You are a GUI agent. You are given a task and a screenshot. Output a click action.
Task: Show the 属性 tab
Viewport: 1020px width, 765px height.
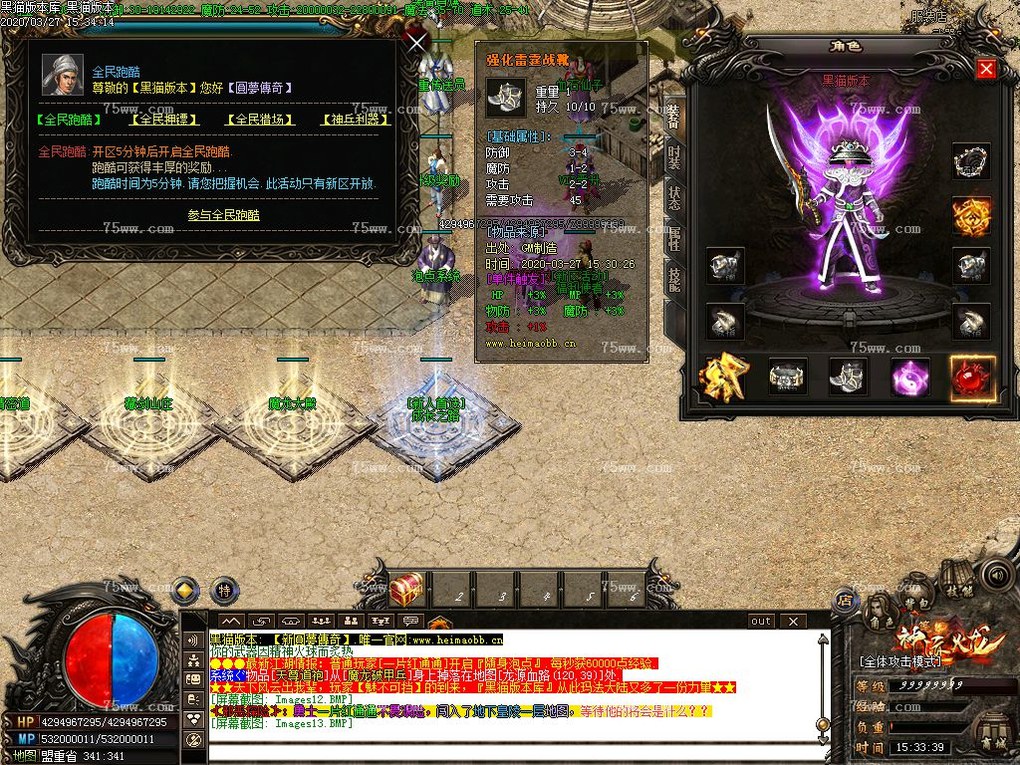674,238
